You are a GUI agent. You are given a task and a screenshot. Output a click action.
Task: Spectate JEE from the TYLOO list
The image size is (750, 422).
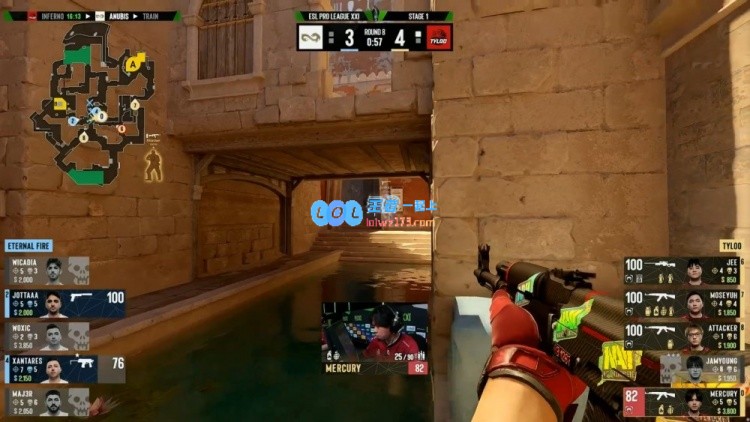[684, 271]
